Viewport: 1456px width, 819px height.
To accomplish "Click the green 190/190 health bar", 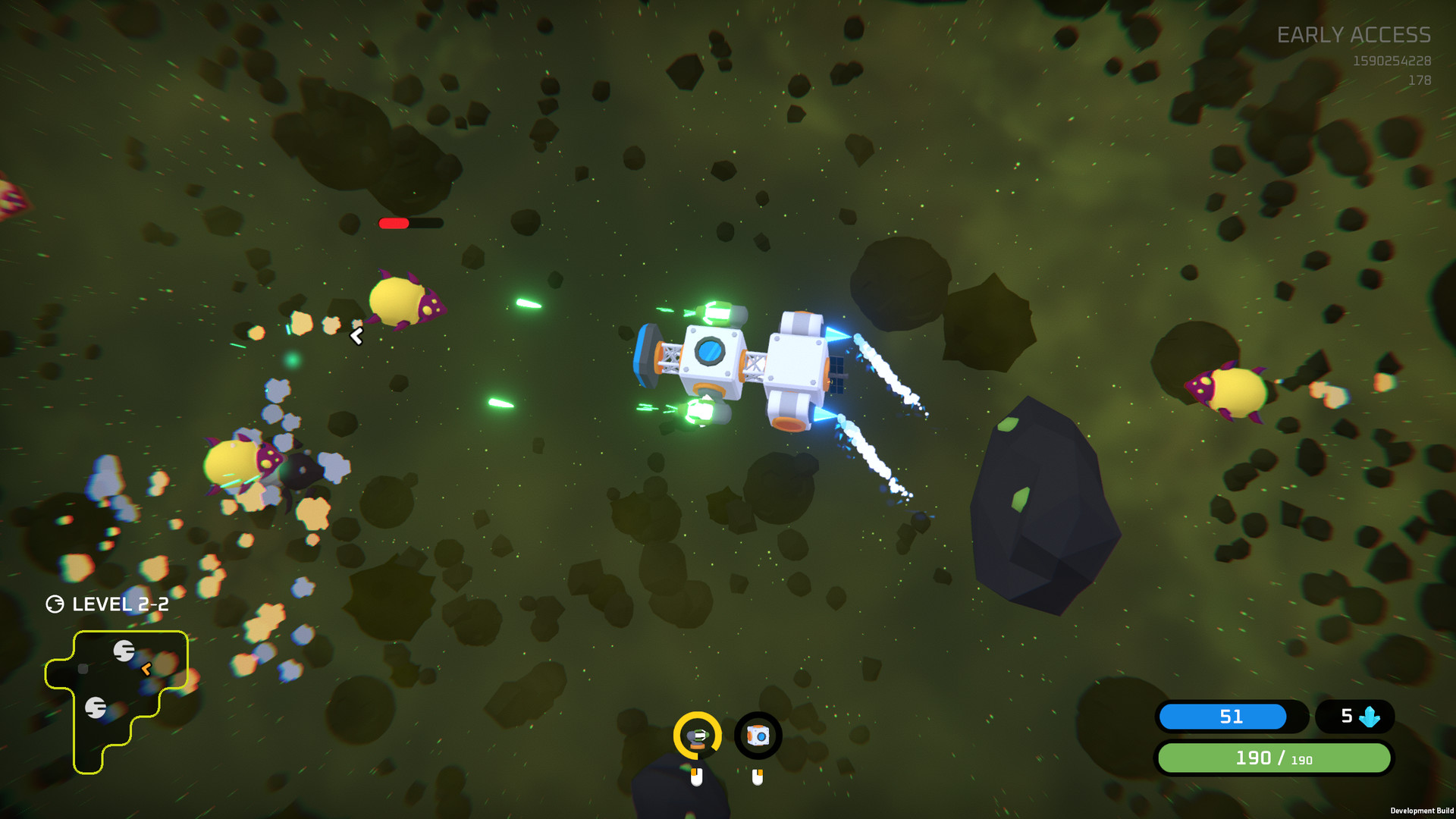I will click(x=1274, y=758).
